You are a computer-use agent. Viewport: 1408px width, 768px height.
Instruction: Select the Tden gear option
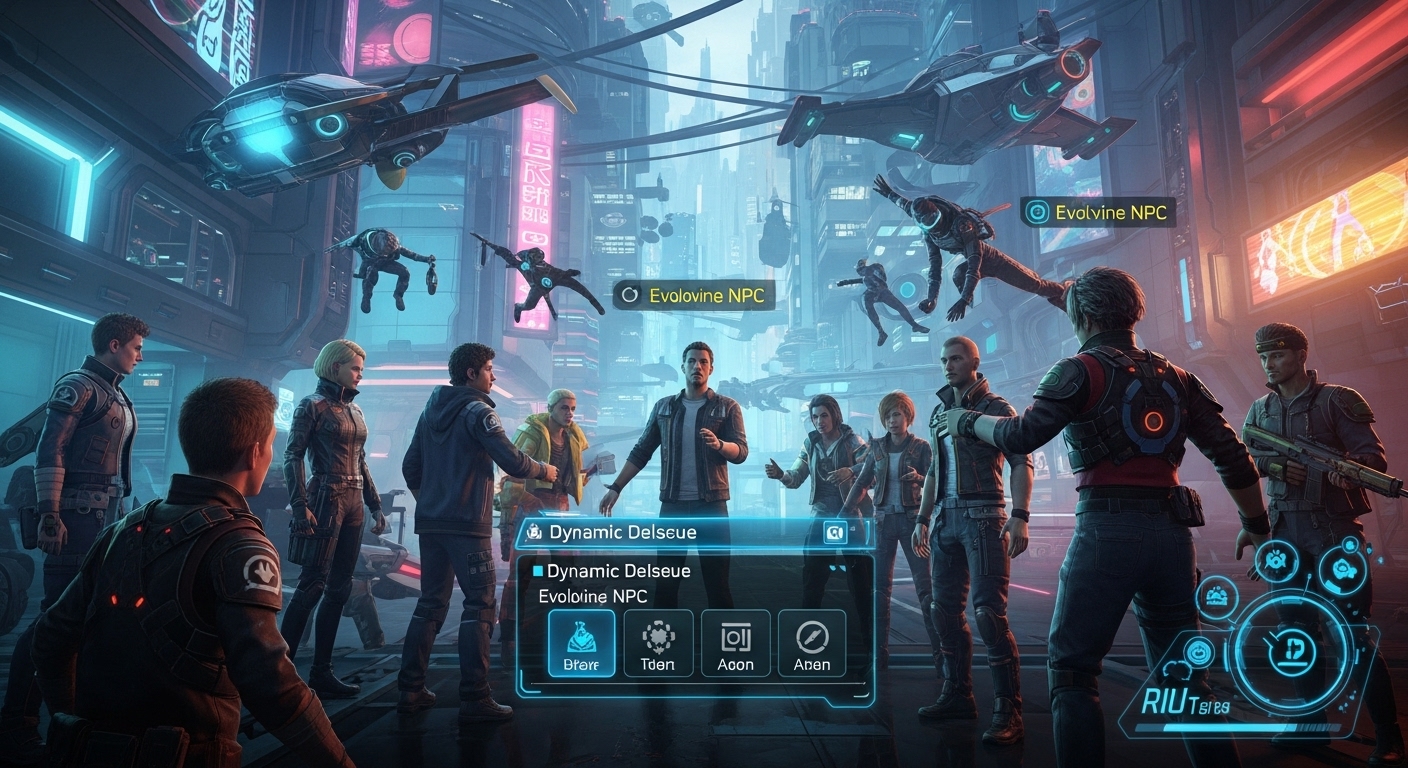(x=658, y=643)
